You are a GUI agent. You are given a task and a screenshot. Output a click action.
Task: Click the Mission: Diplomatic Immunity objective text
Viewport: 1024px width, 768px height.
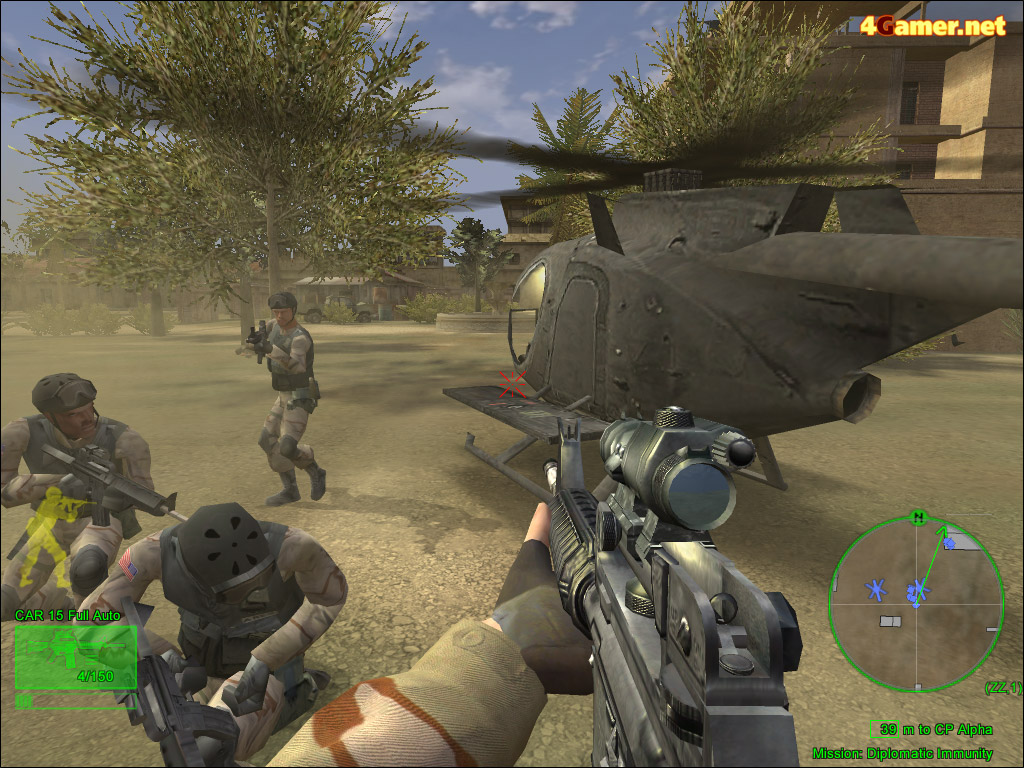pyautogui.click(x=902, y=753)
